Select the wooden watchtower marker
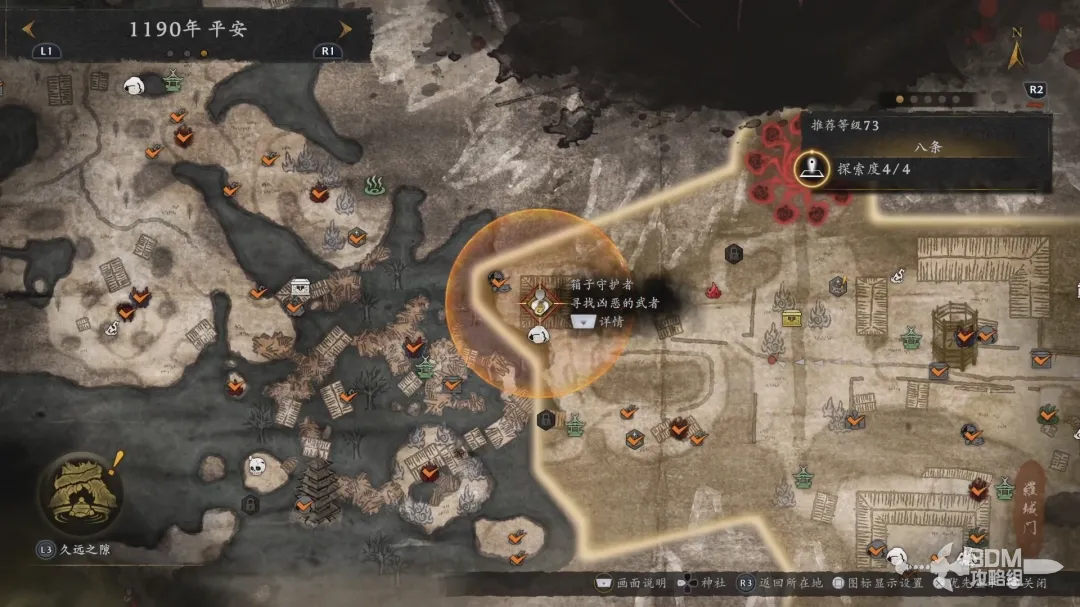1080x607 pixels. point(953,330)
